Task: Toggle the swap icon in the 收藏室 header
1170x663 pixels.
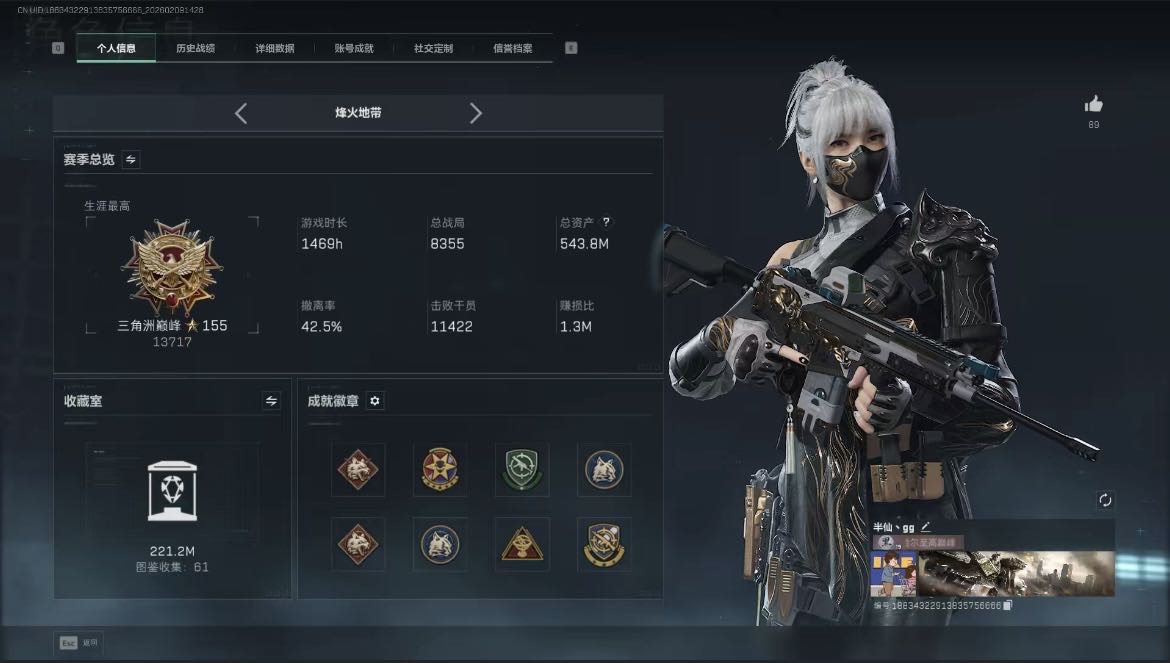Action: 271,401
